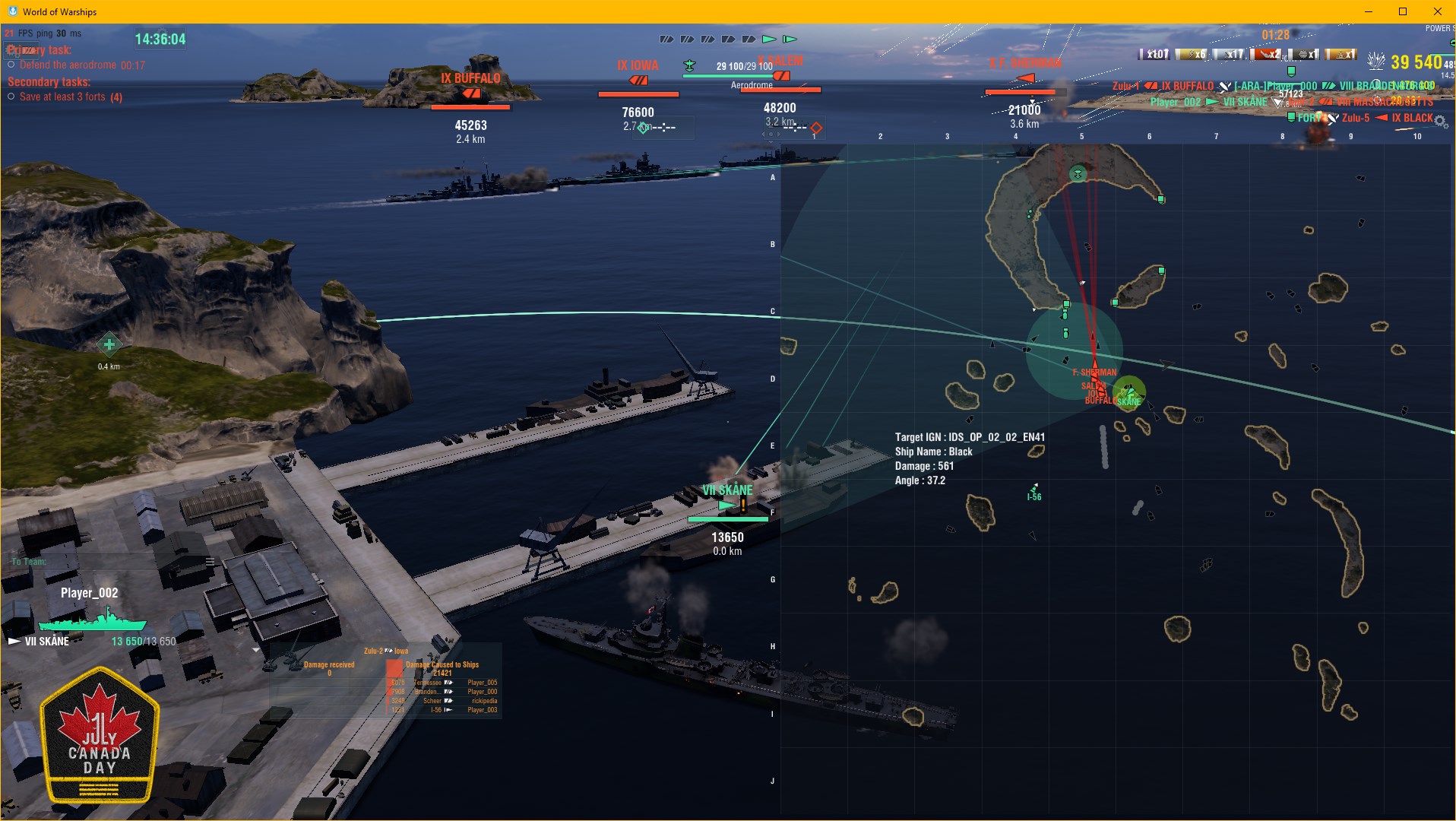Minimize the game window
This screenshot has width=1456, height=821.
1368,11
